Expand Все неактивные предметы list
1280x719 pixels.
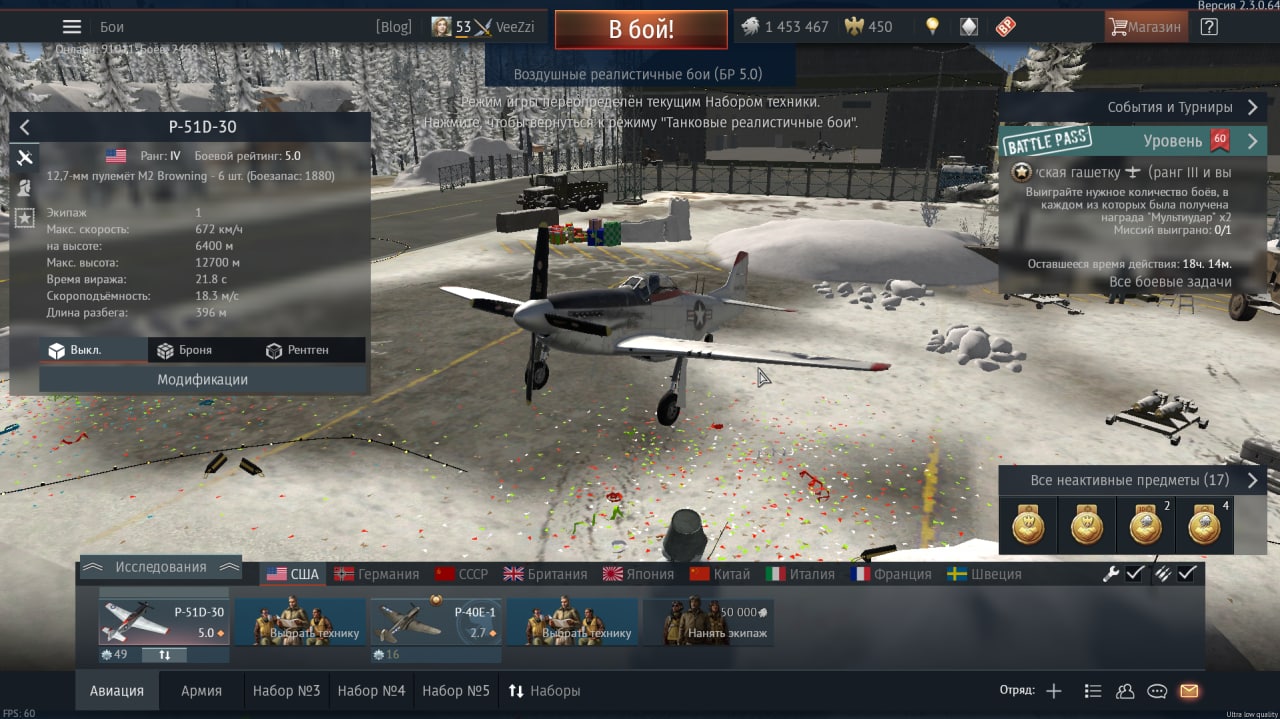coord(1132,480)
